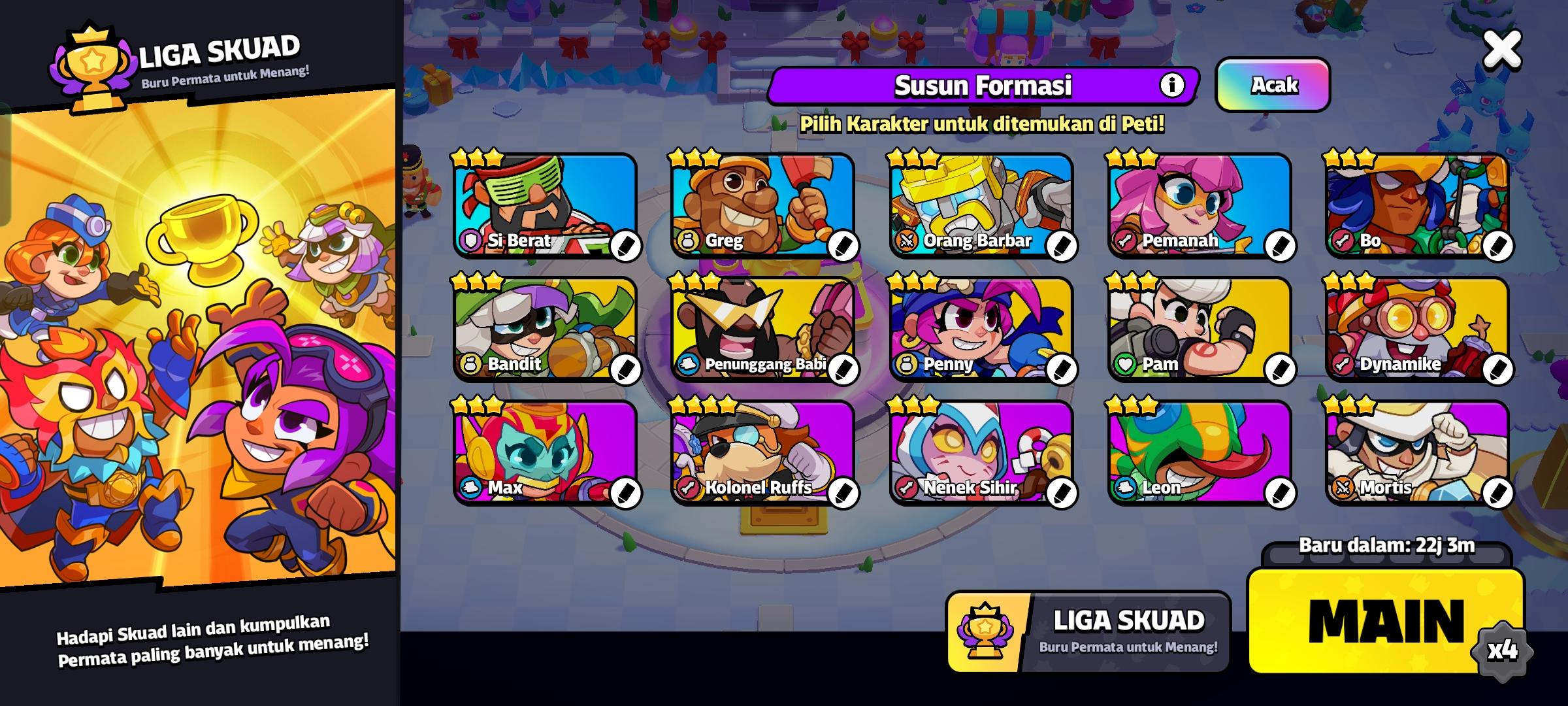This screenshot has height=706, width=1568.
Task: Open the edit pencil on Kolonel Ruffs card
Action: [843, 495]
